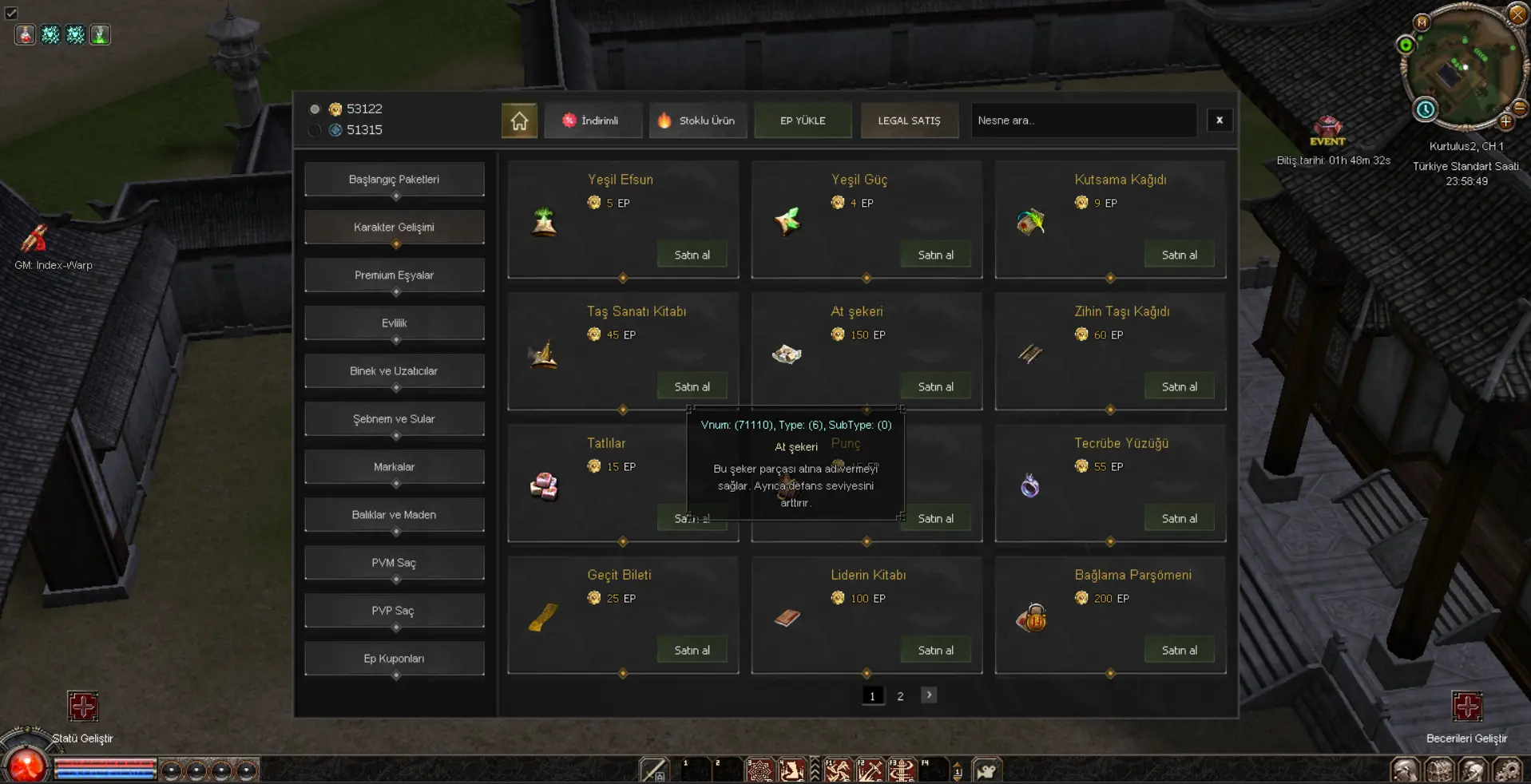Open the Binek ve Uzatıcılar category
Screen dimensions: 1531x784
pyautogui.click(x=394, y=371)
